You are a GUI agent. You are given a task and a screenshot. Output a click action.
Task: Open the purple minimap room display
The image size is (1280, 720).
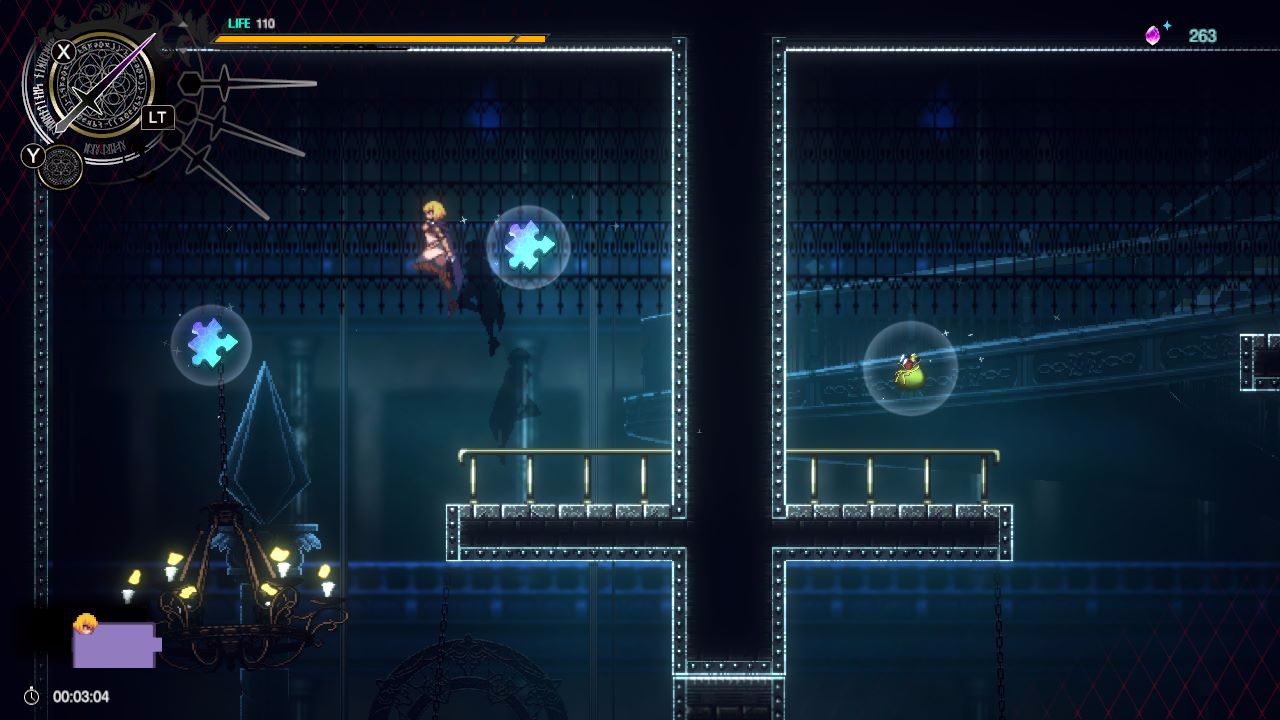point(114,645)
